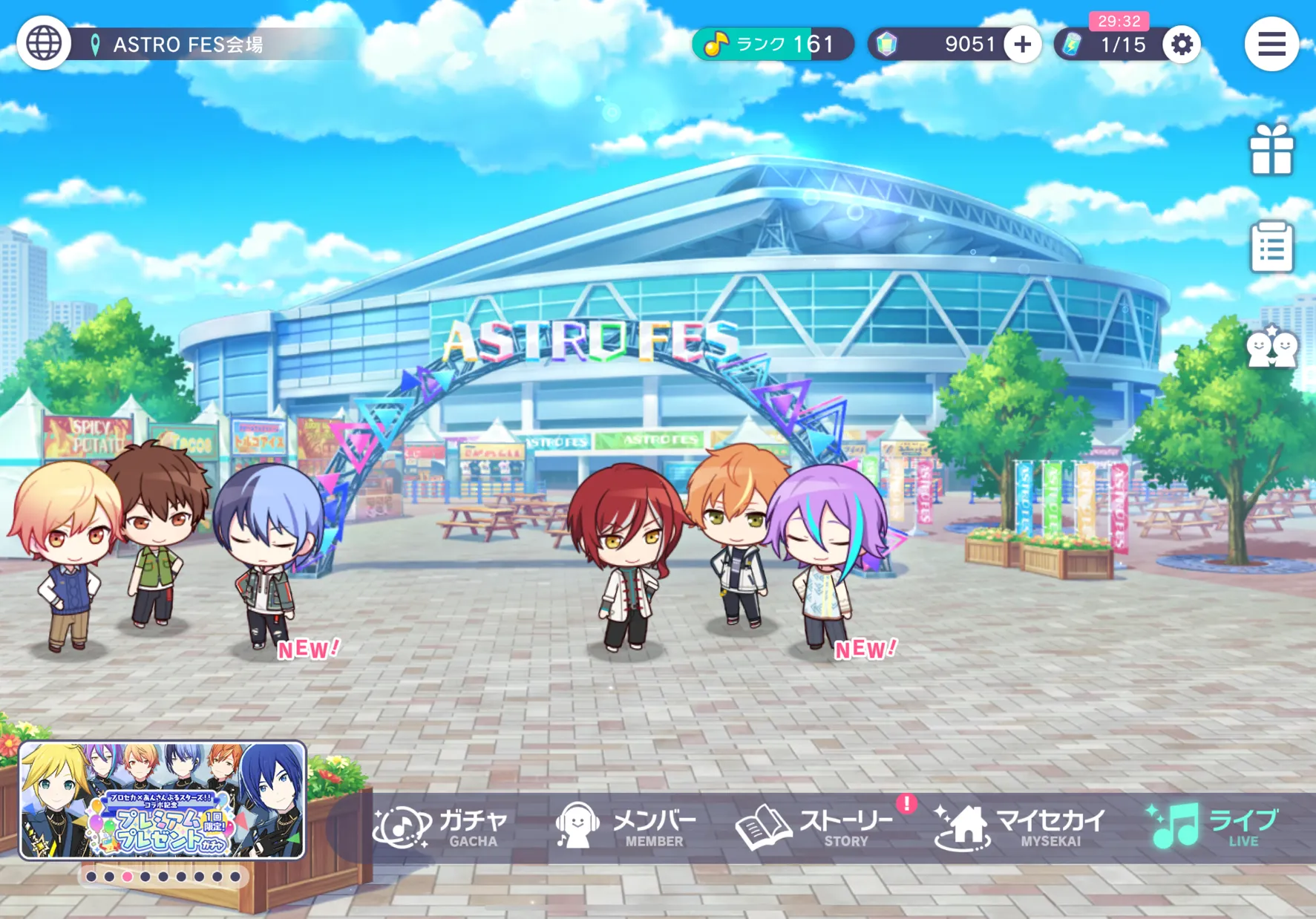This screenshot has width=1316, height=919.
Task: Click the plus button beside 9051 crystals
Action: point(1022,45)
